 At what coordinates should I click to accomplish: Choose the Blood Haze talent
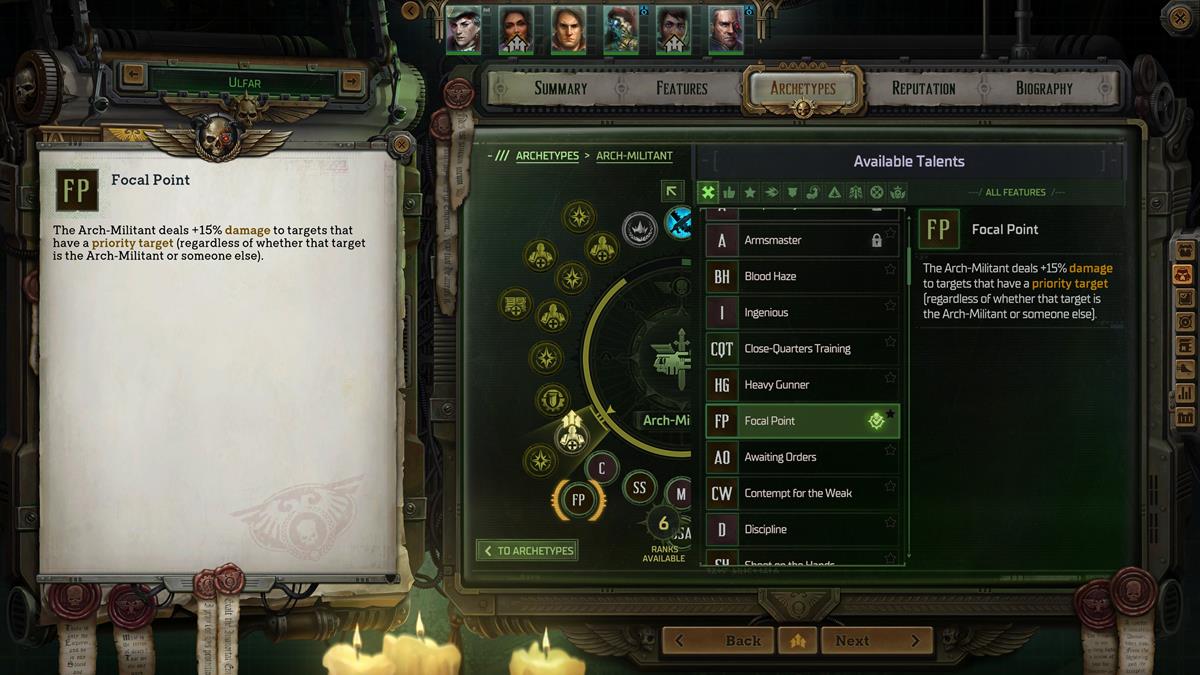click(802, 277)
